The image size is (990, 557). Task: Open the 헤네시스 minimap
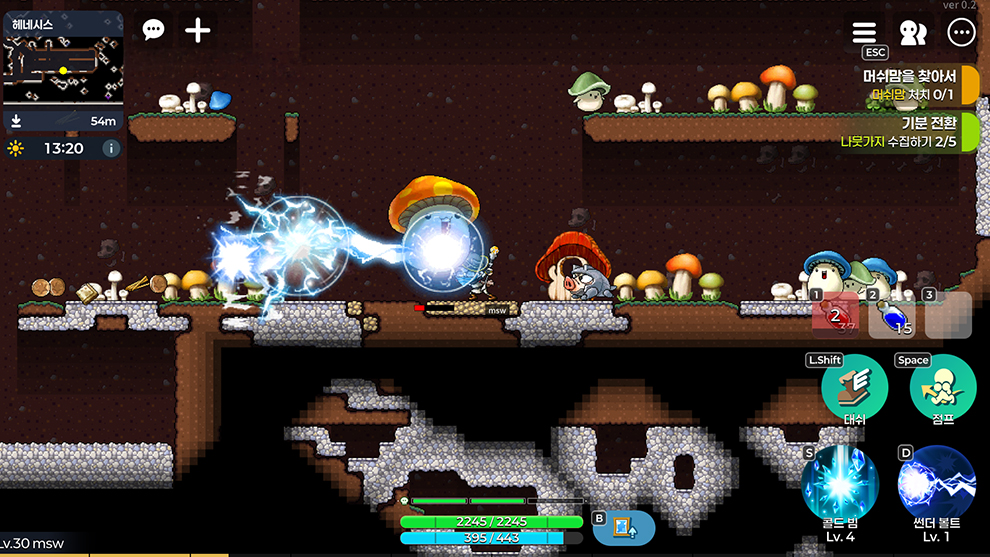[x=63, y=68]
